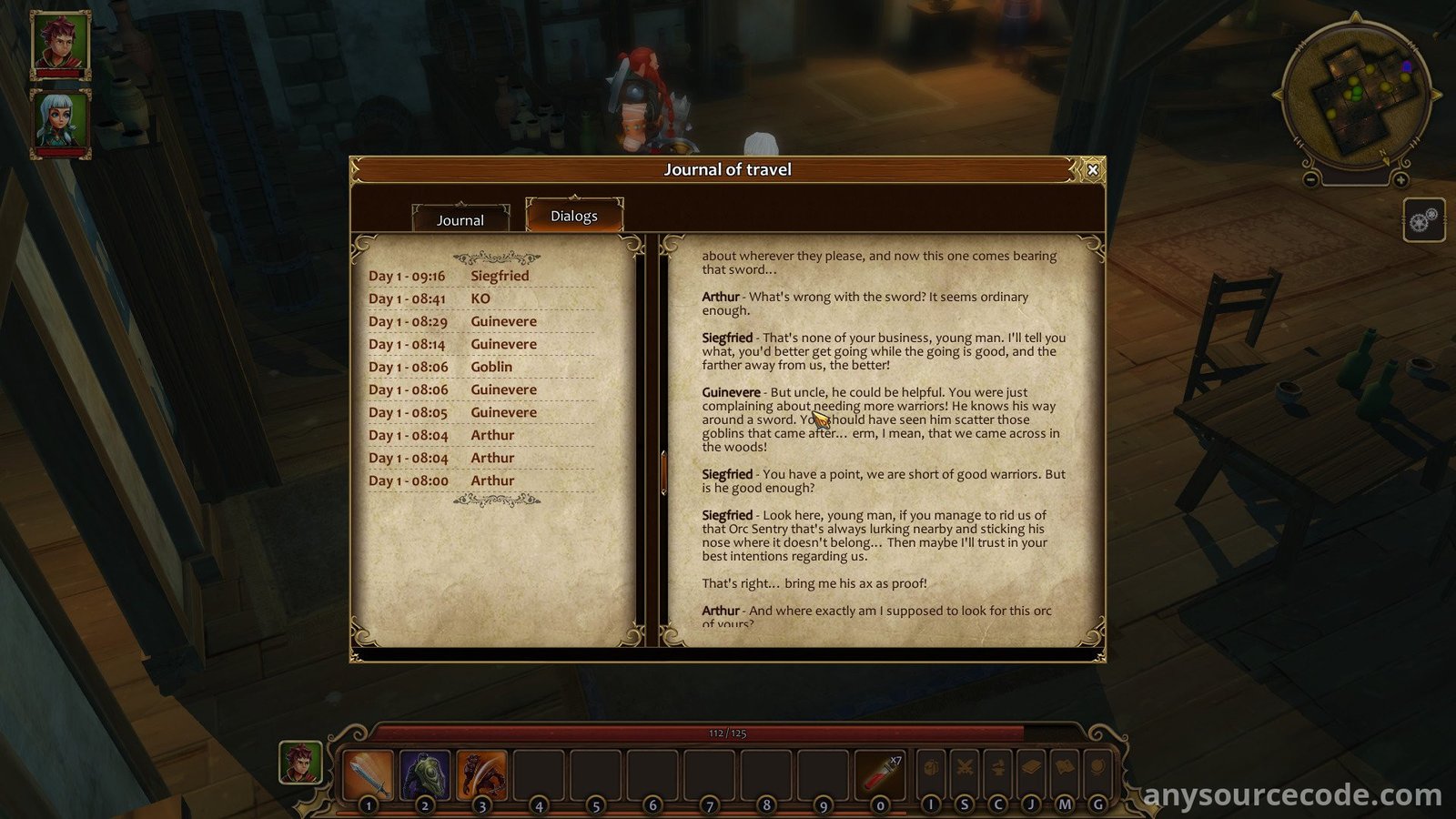Image resolution: width=1456 pixels, height=819 pixels.
Task: Use the red potion in slot 0
Action: point(880,774)
